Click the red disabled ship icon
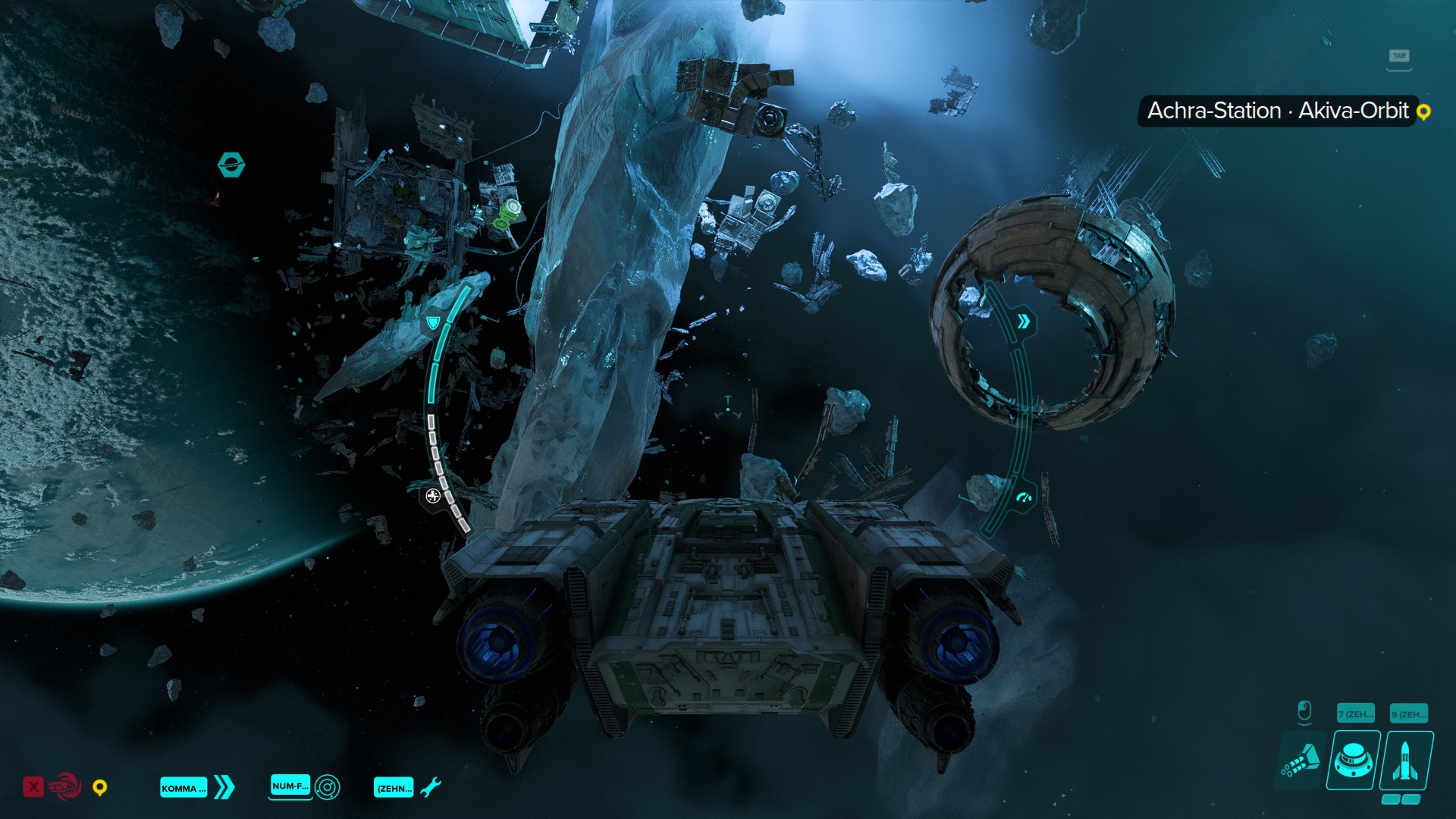Screen dimensions: 1456x819 coord(64,786)
